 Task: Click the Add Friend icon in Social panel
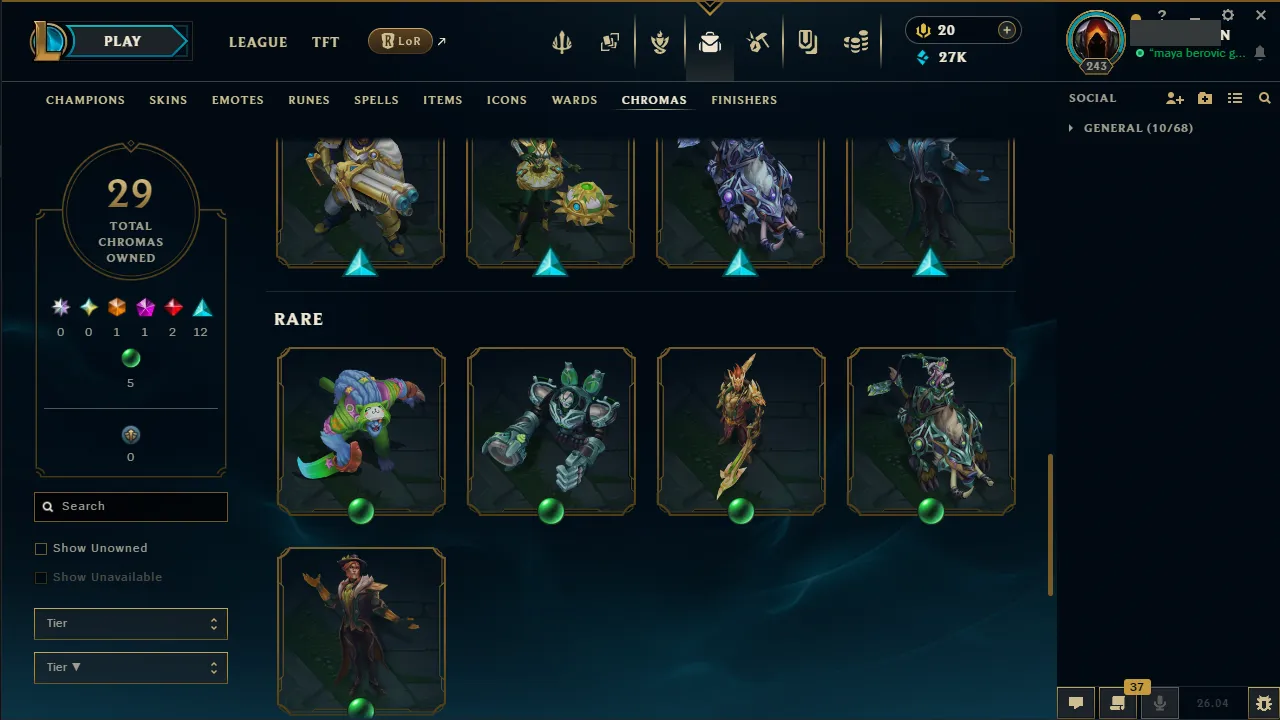[x=1174, y=98]
